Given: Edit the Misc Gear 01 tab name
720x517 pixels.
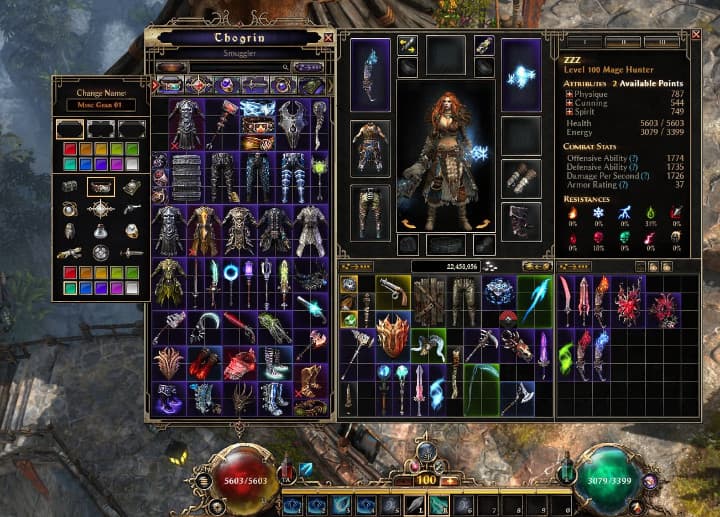Looking at the screenshot, I should (100, 105).
